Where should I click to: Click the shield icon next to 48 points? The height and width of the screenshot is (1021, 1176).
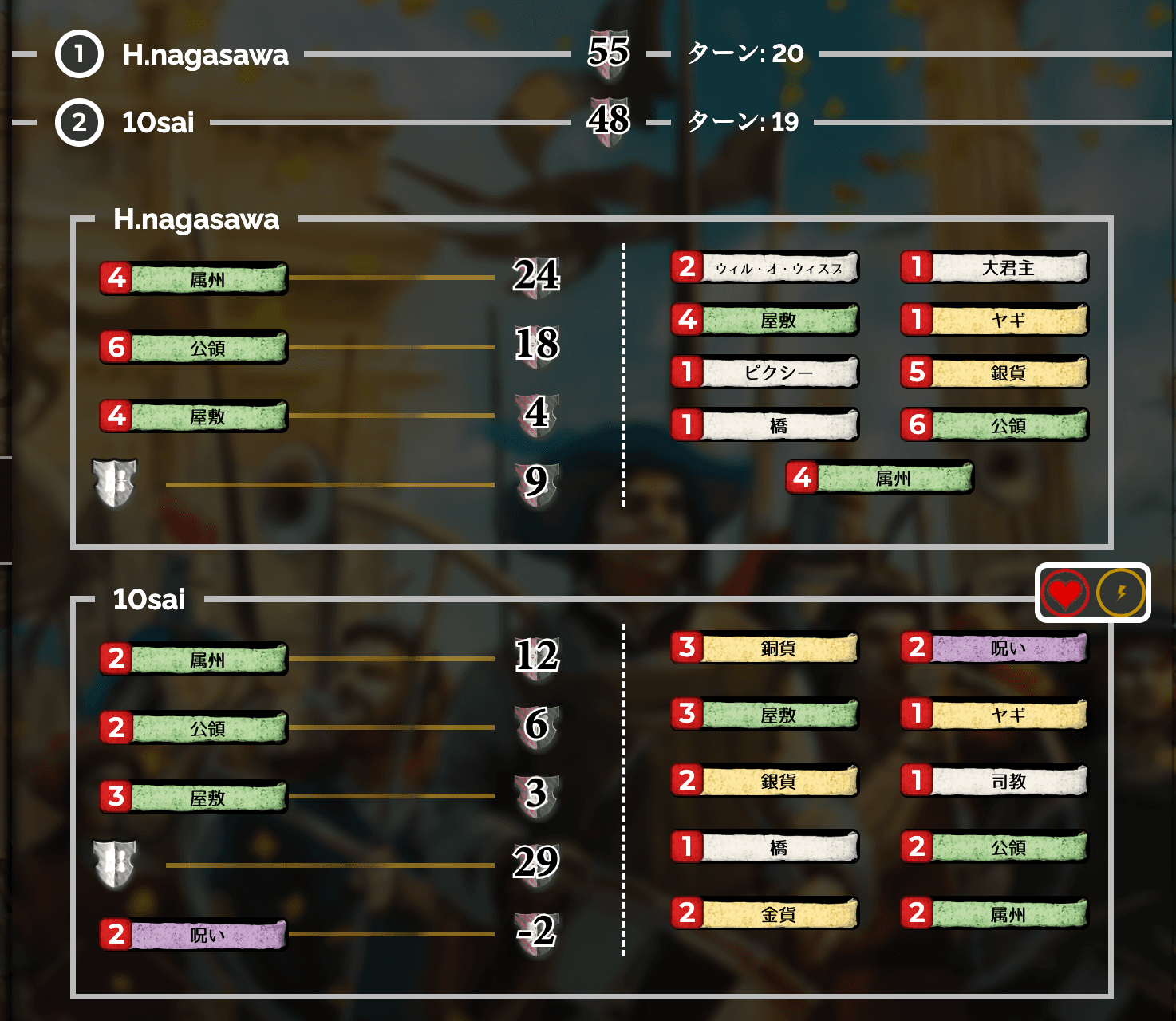pyautogui.click(x=610, y=121)
